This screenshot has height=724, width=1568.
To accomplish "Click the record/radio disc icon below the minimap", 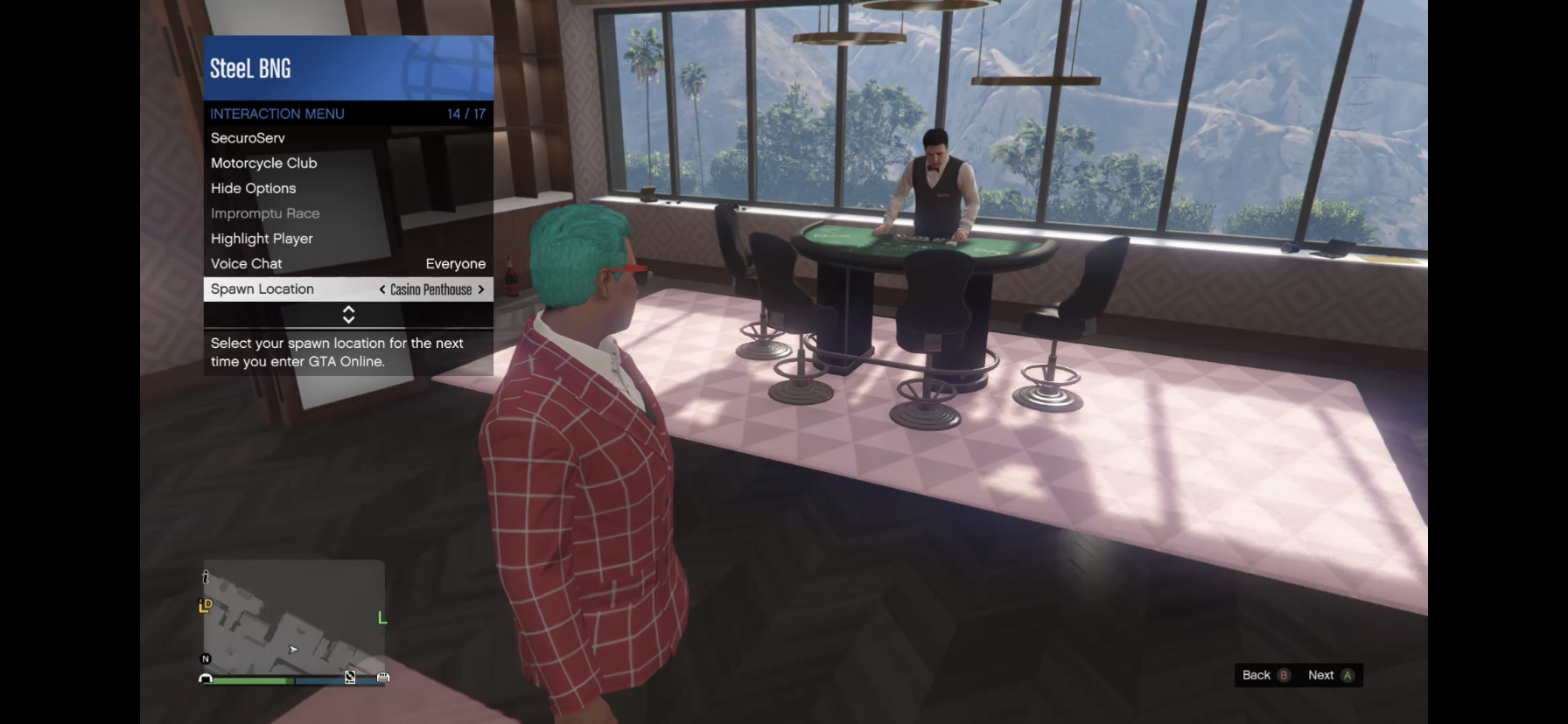I will (350, 678).
